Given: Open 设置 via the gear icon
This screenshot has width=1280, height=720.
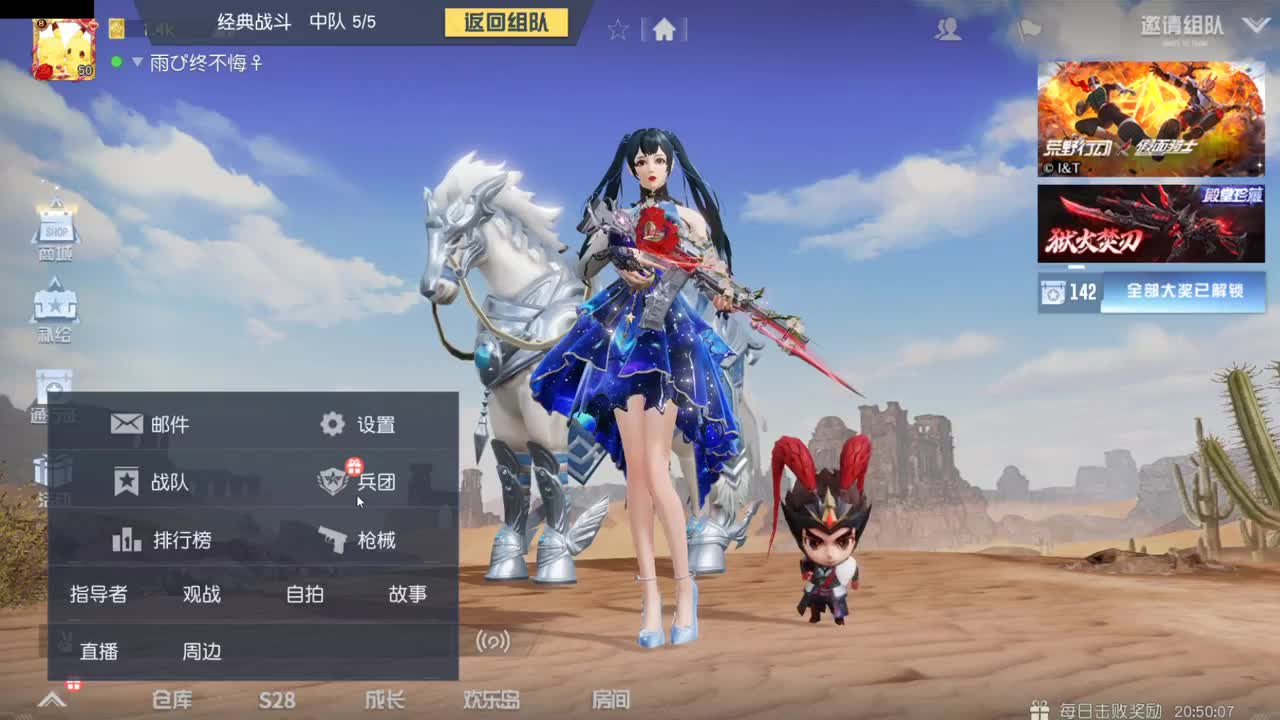Looking at the screenshot, I should click(330, 423).
